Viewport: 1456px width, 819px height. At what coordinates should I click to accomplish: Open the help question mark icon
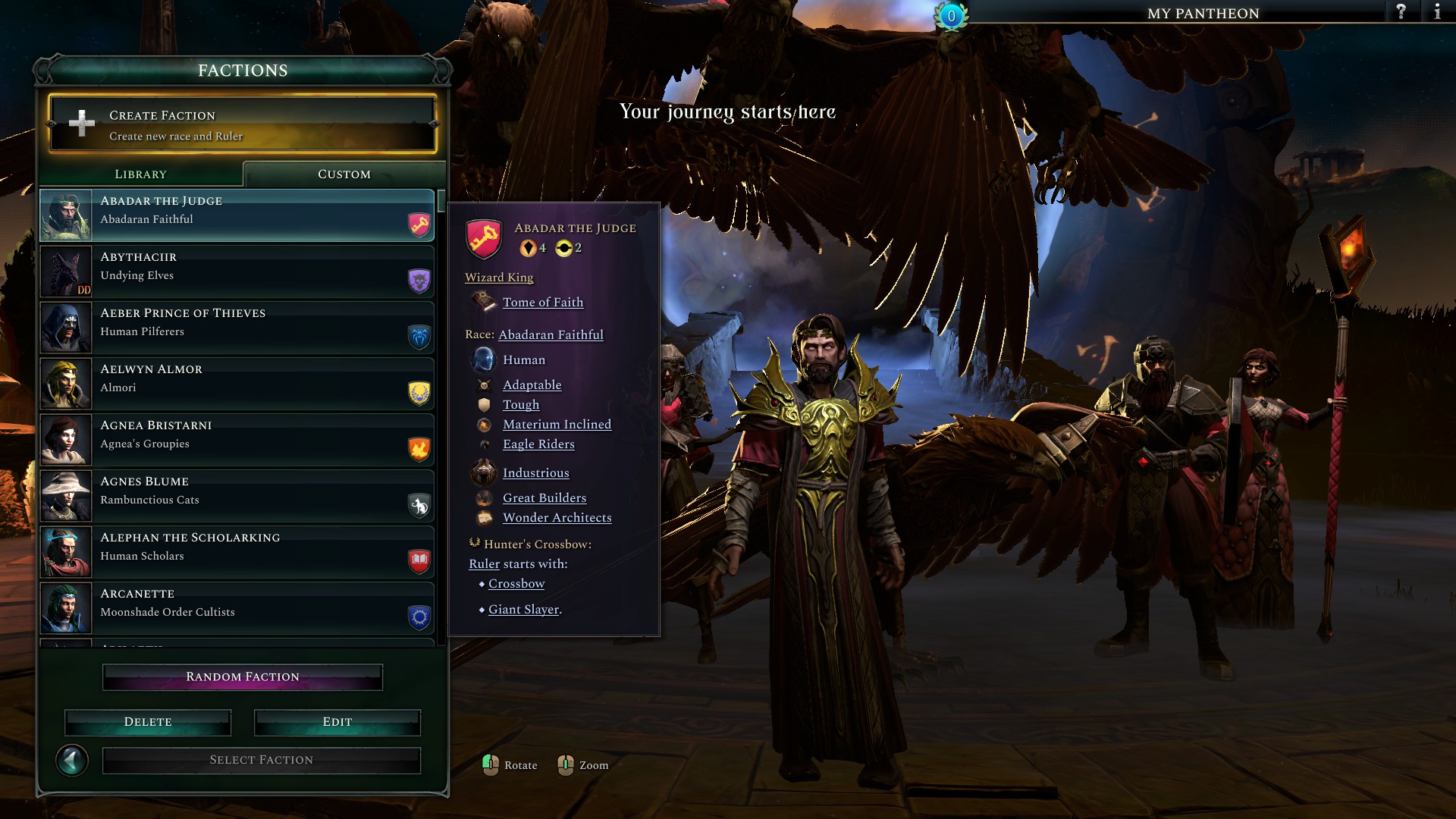click(1400, 12)
